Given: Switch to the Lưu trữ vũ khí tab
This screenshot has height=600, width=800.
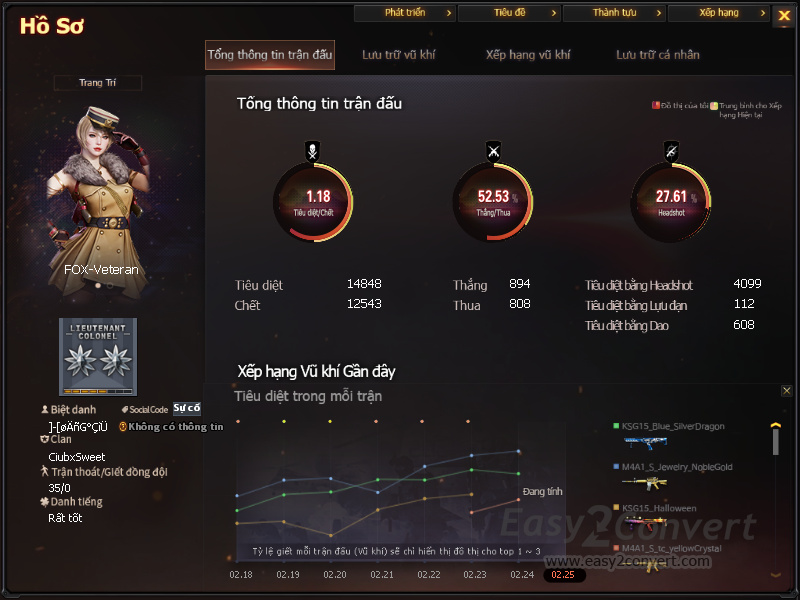Looking at the screenshot, I should pyautogui.click(x=399, y=55).
